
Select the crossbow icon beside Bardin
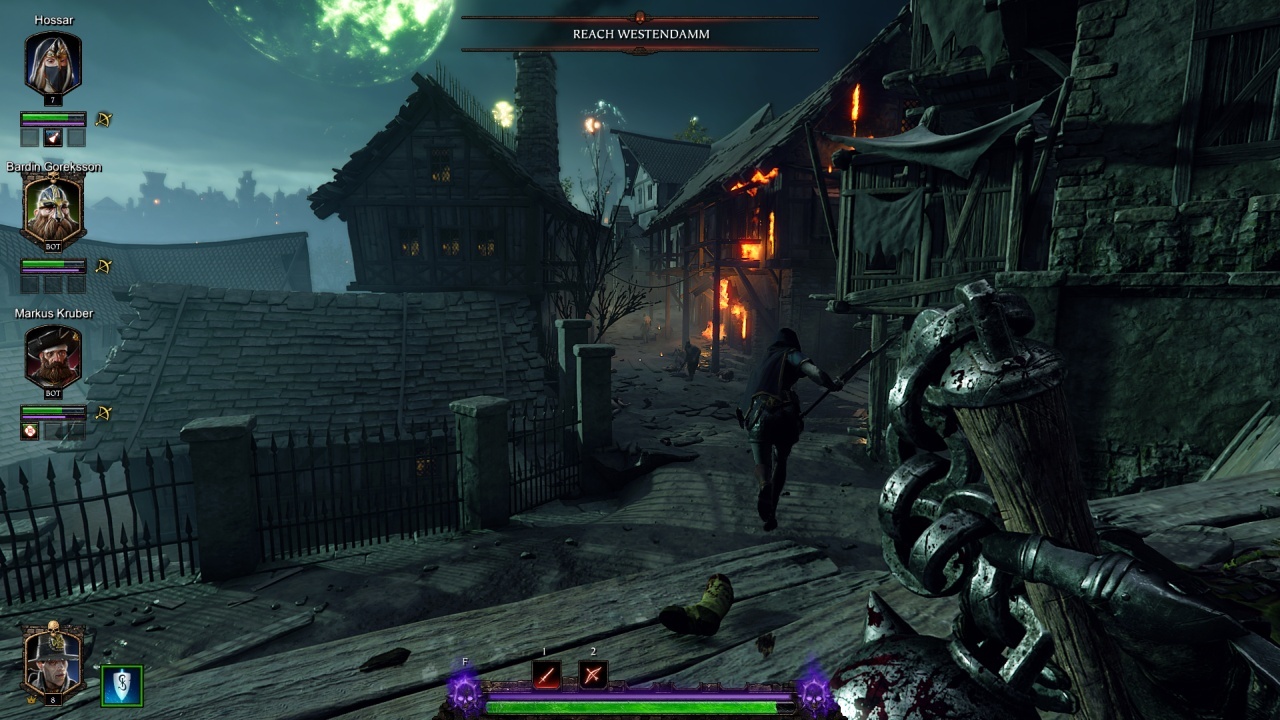[104, 267]
